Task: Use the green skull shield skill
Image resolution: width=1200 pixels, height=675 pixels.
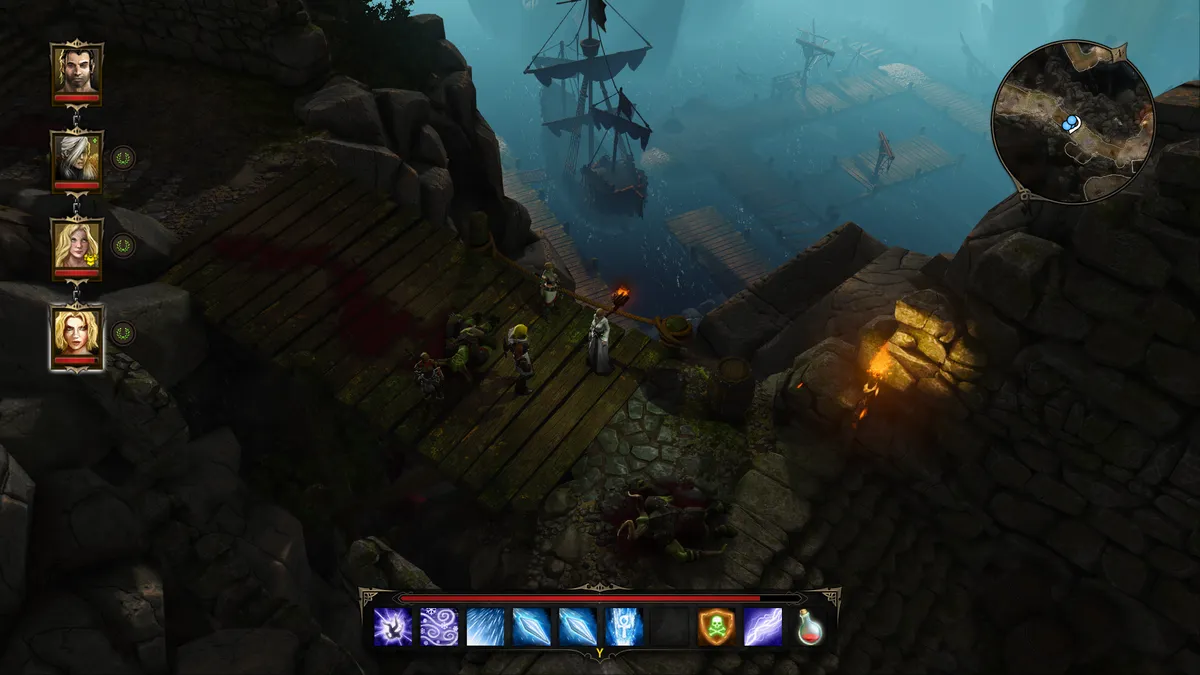Action: [x=717, y=627]
